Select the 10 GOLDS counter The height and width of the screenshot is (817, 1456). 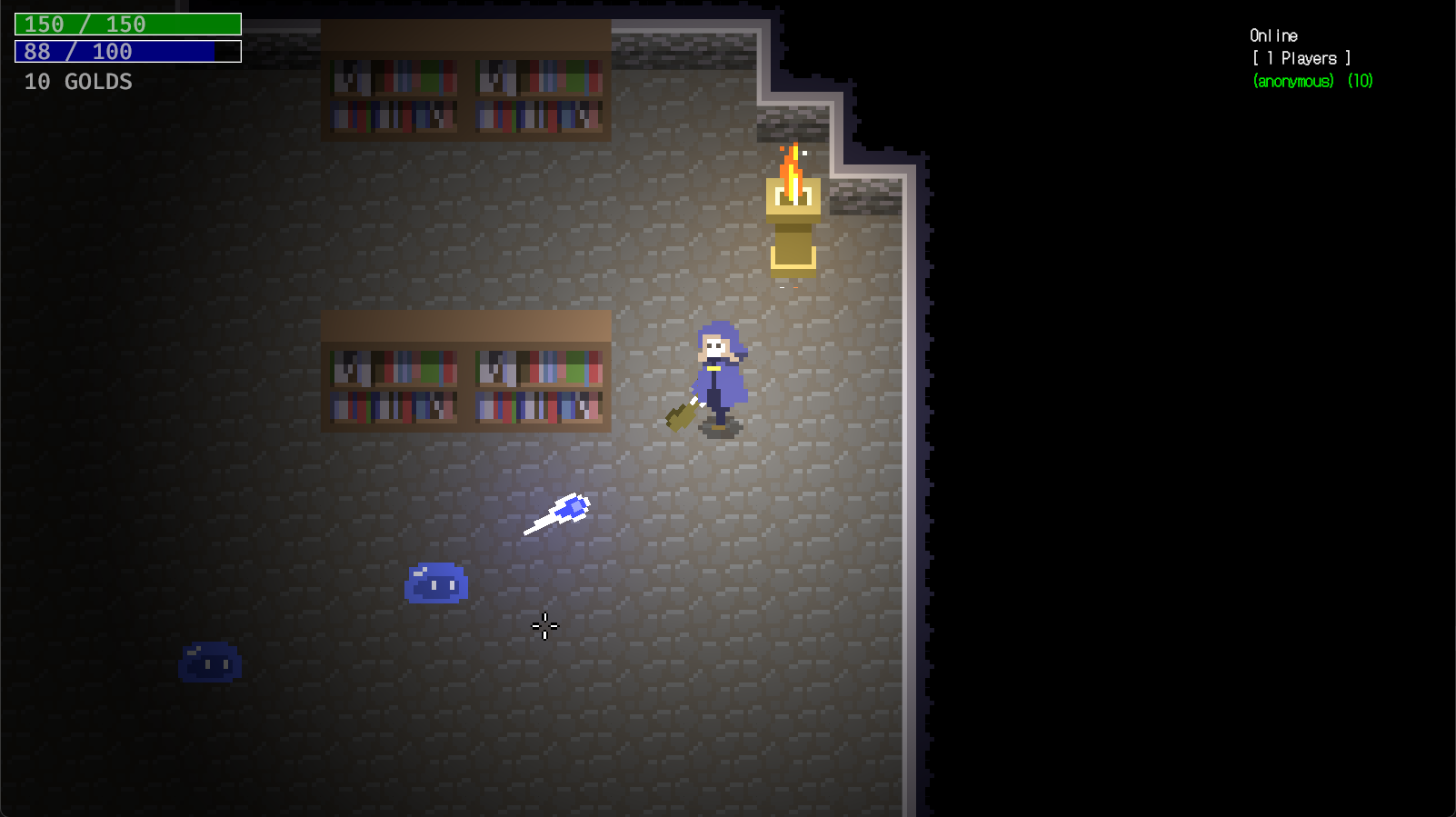click(77, 82)
